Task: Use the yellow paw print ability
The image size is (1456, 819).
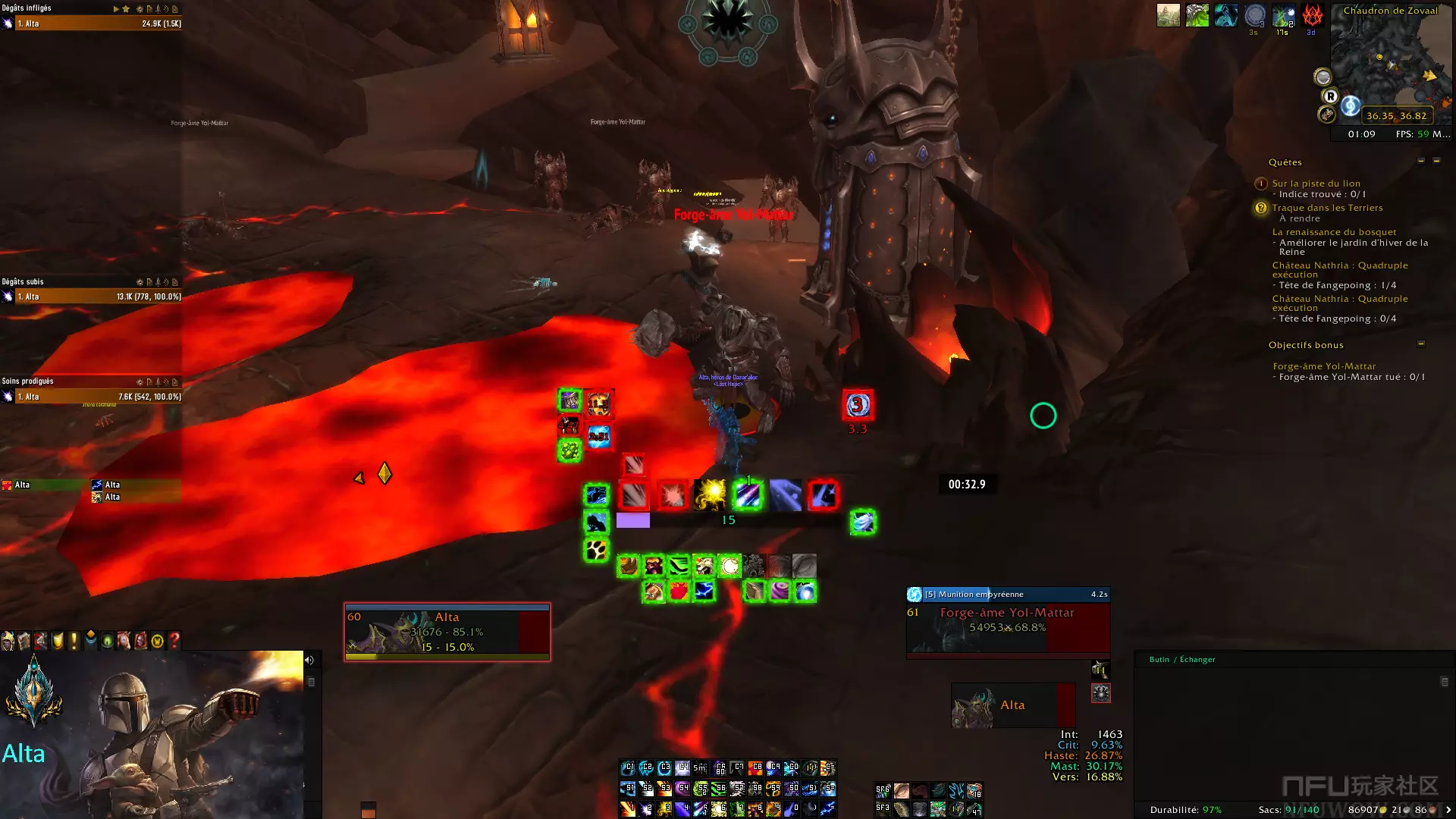Action: pyautogui.click(x=596, y=549)
